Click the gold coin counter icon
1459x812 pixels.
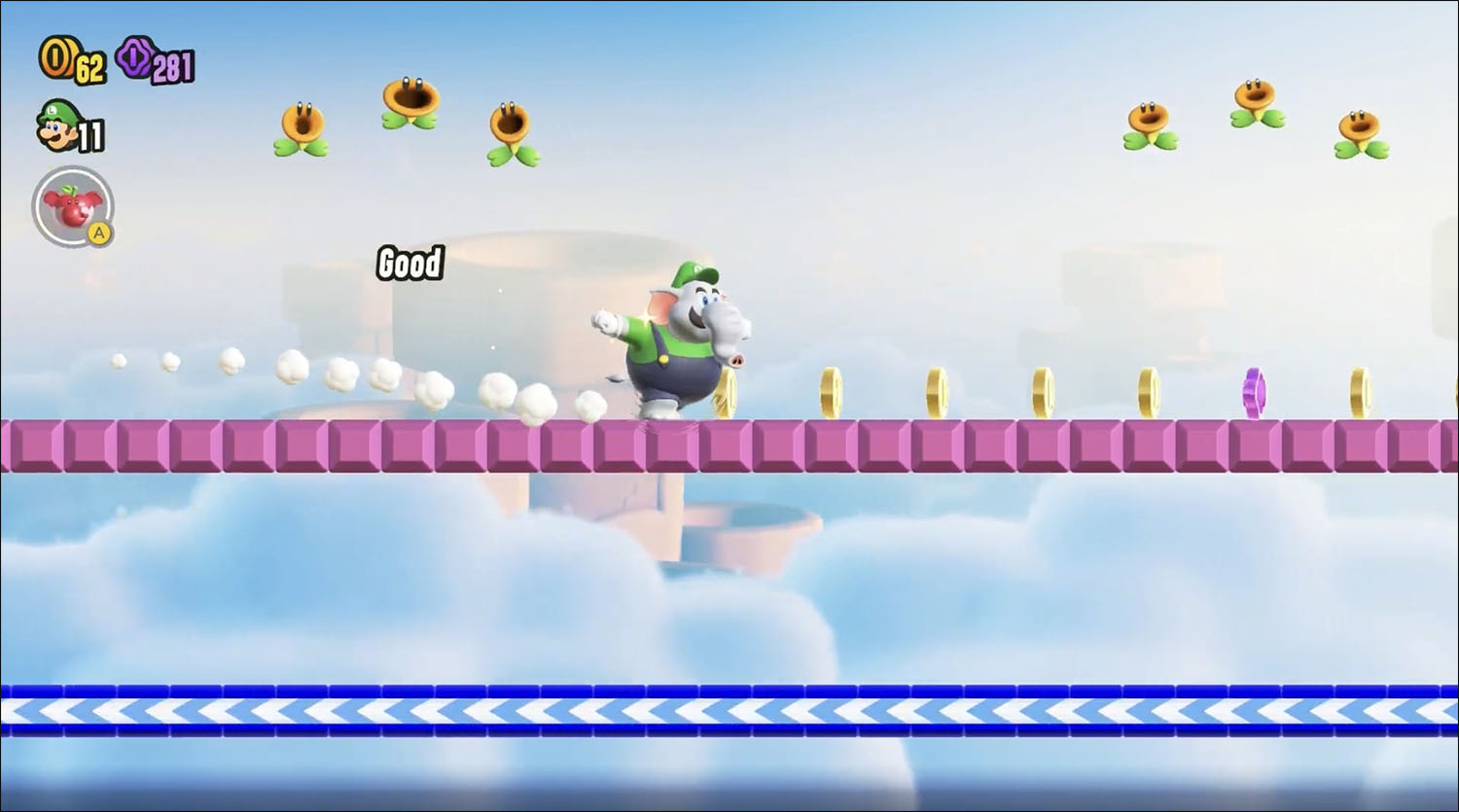[x=56, y=58]
